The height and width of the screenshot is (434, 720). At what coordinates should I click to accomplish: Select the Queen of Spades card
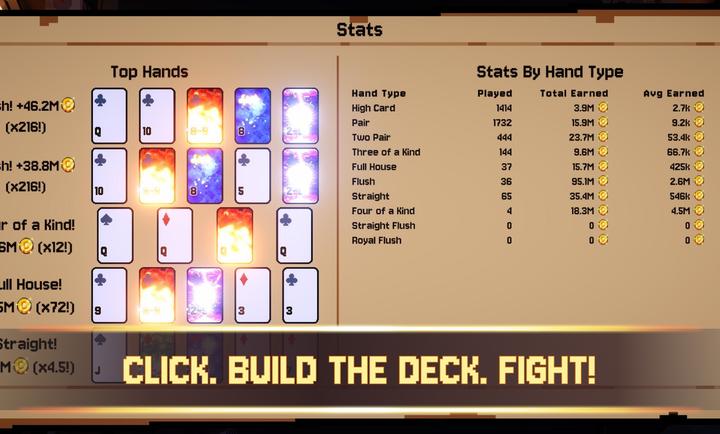pos(115,235)
